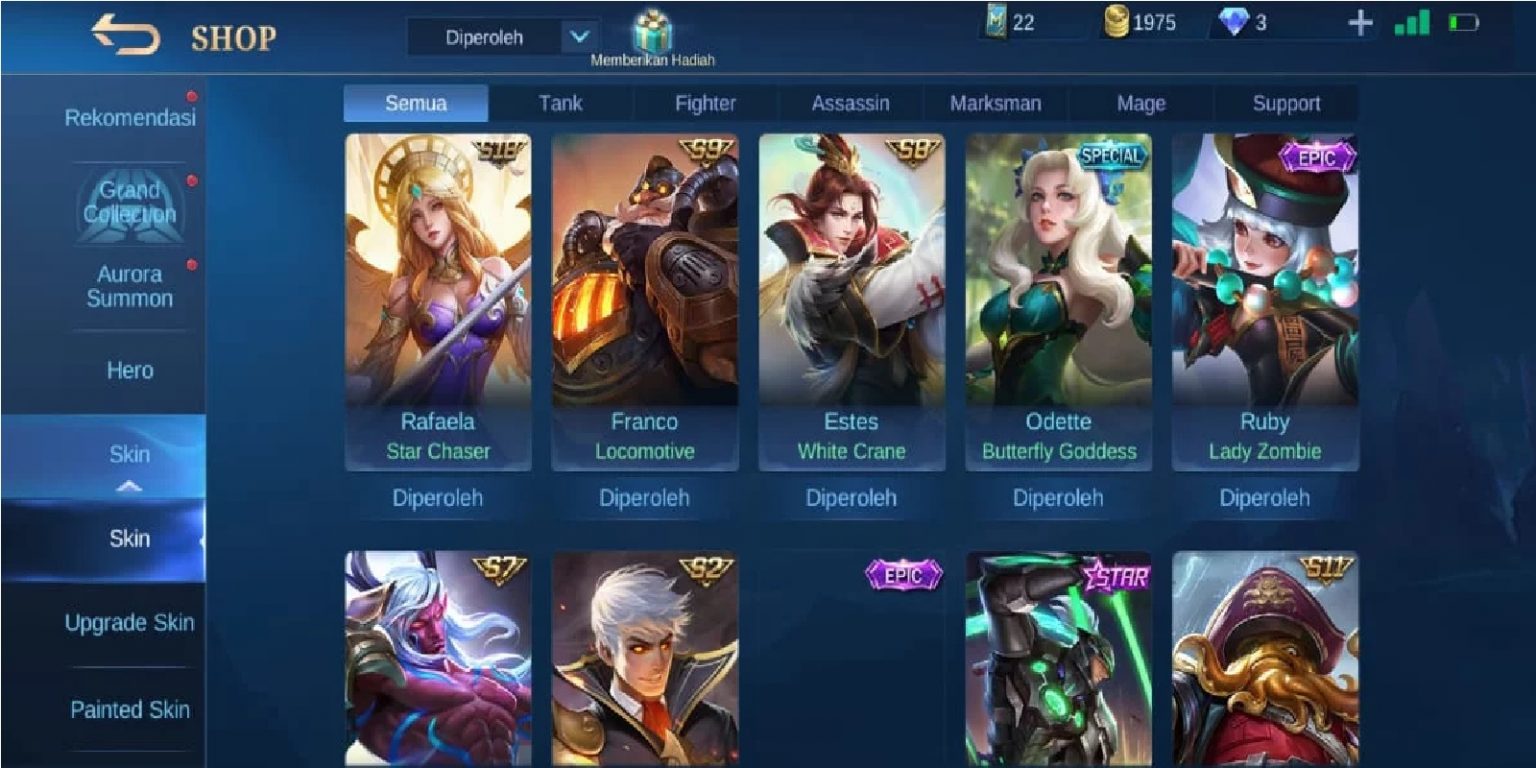Switch to the Upgrade Skin section
The height and width of the screenshot is (768, 1536).
[x=131, y=622]
